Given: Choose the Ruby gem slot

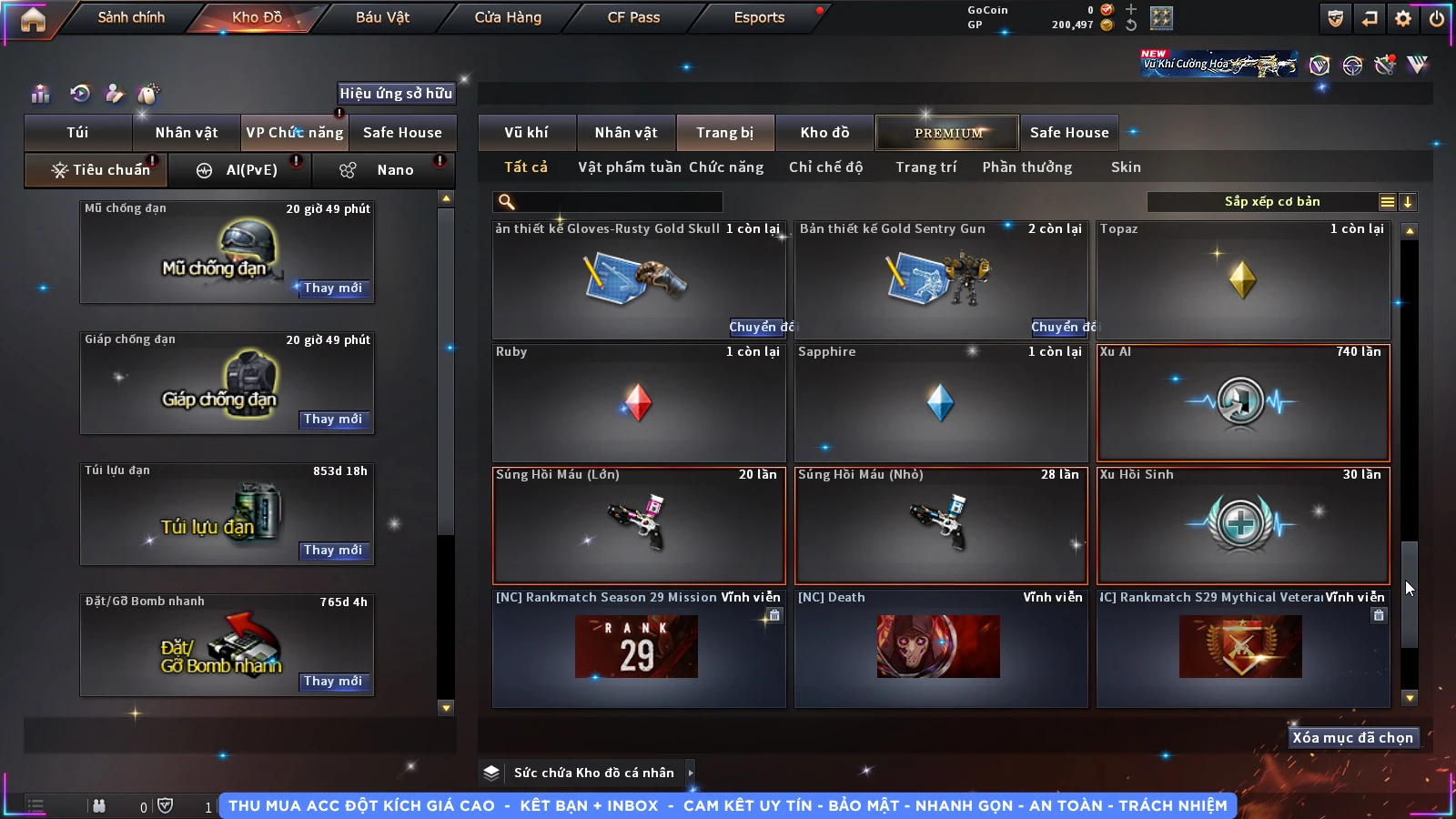Looking at the screenshot, I should click(x=638, y=403).
